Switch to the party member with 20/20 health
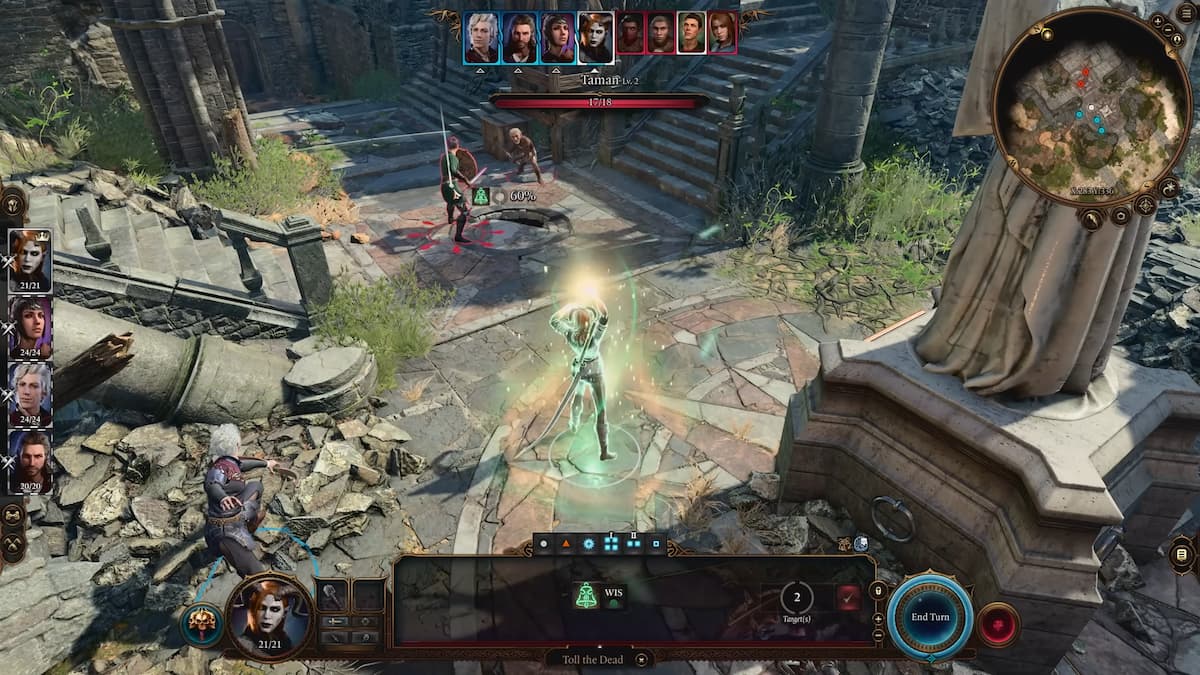 click(x=29, y=457)
